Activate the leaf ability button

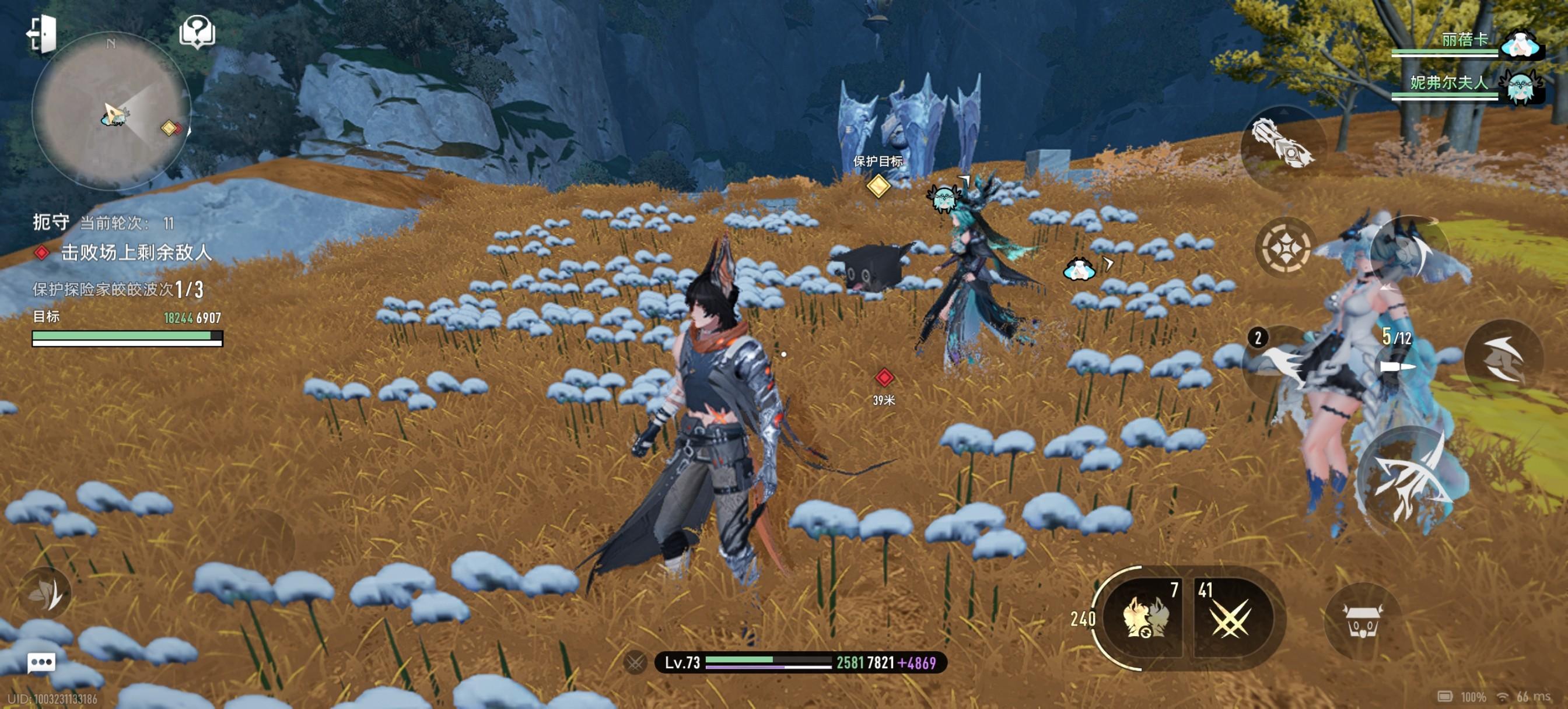(x=45, y=594)
